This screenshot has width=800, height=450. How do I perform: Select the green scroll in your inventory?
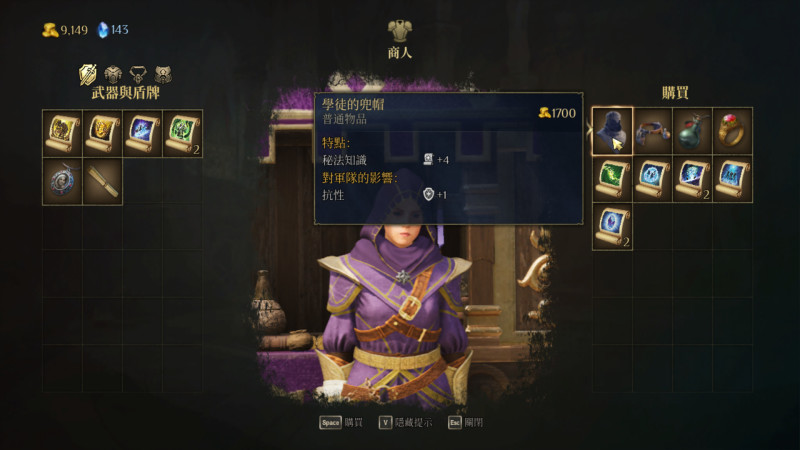coord(182,133)
